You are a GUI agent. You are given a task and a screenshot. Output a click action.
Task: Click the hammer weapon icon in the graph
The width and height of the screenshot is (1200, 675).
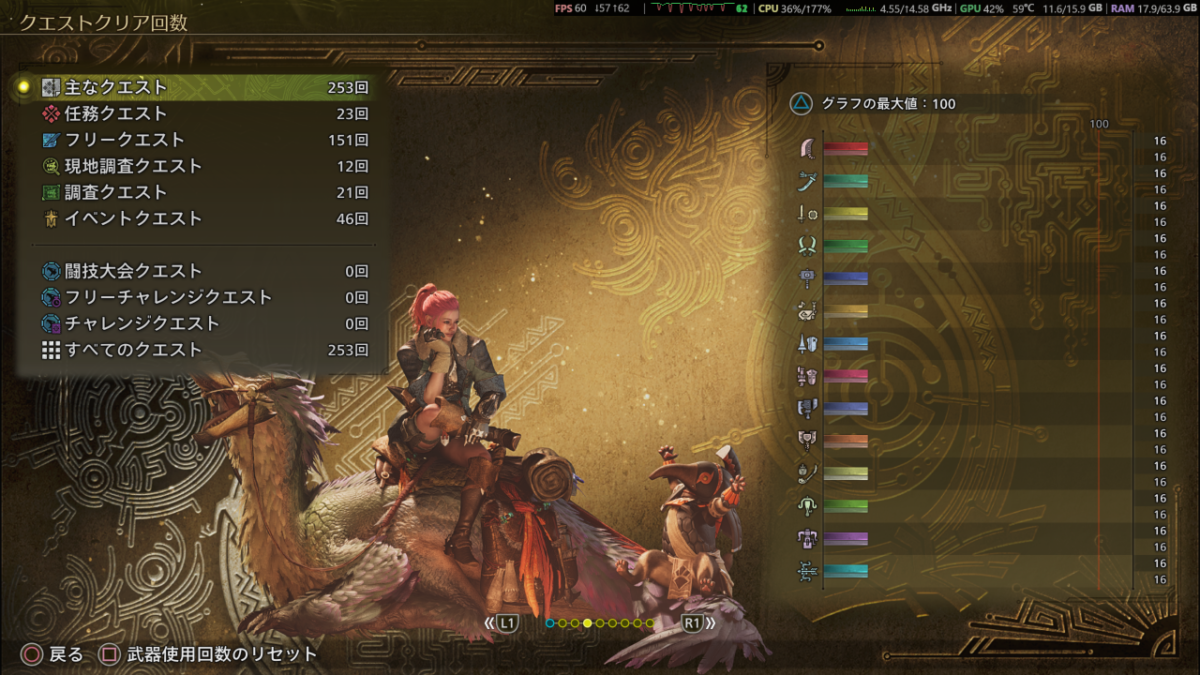[809, 278]
